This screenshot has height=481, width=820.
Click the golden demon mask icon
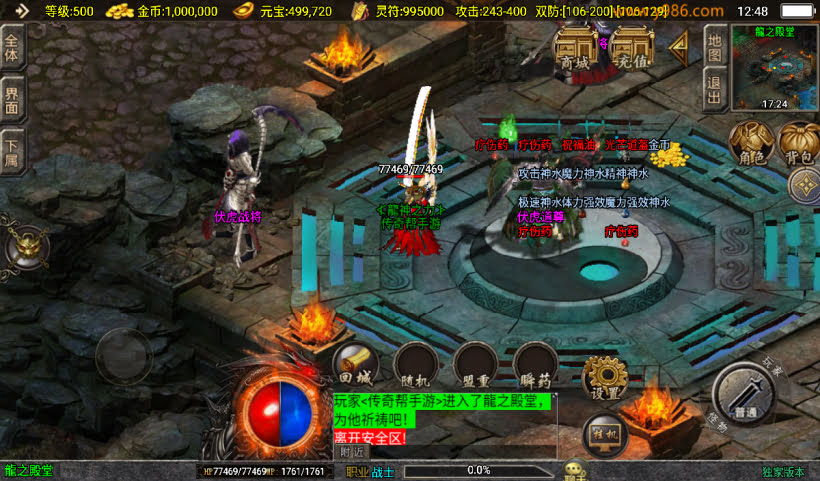click(x=26, y=247)
